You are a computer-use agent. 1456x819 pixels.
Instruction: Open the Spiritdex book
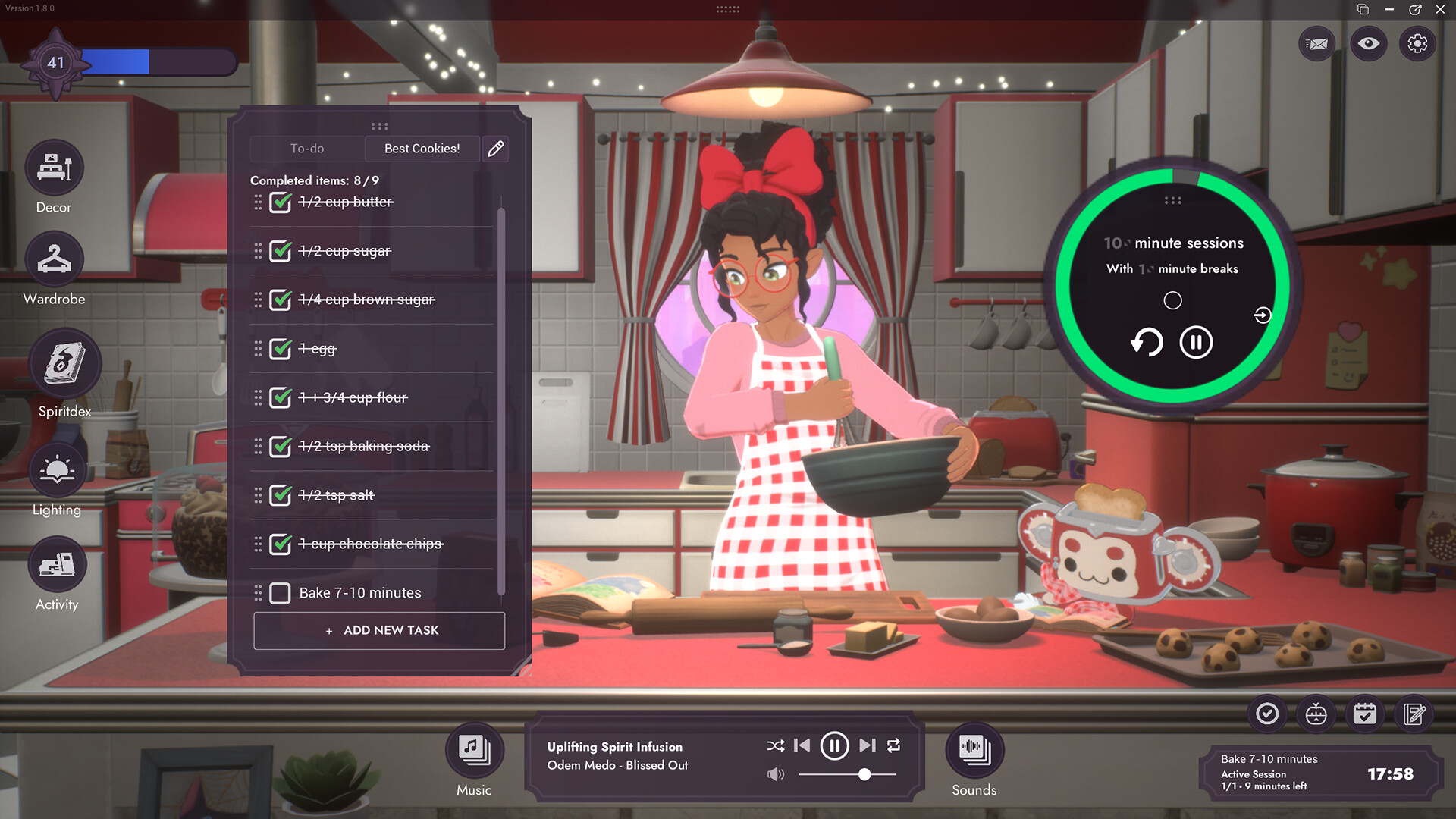point(64,364)
